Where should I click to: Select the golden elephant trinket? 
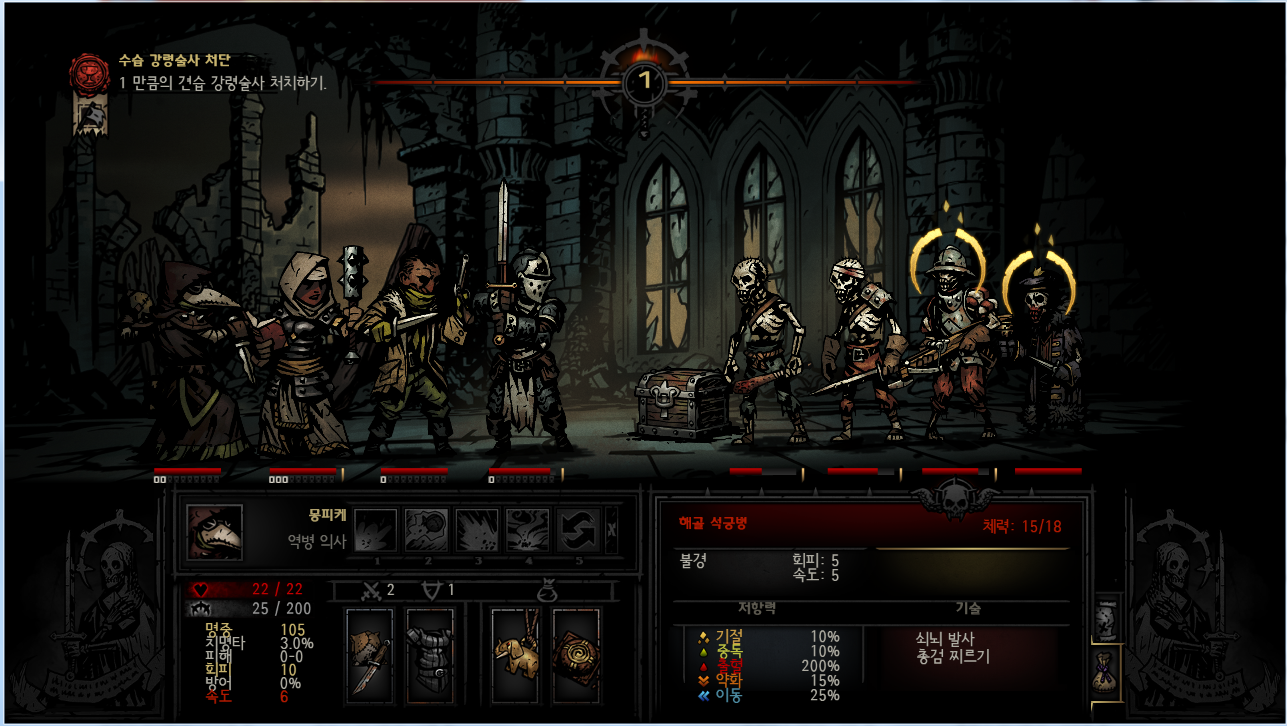click(517, 653)
